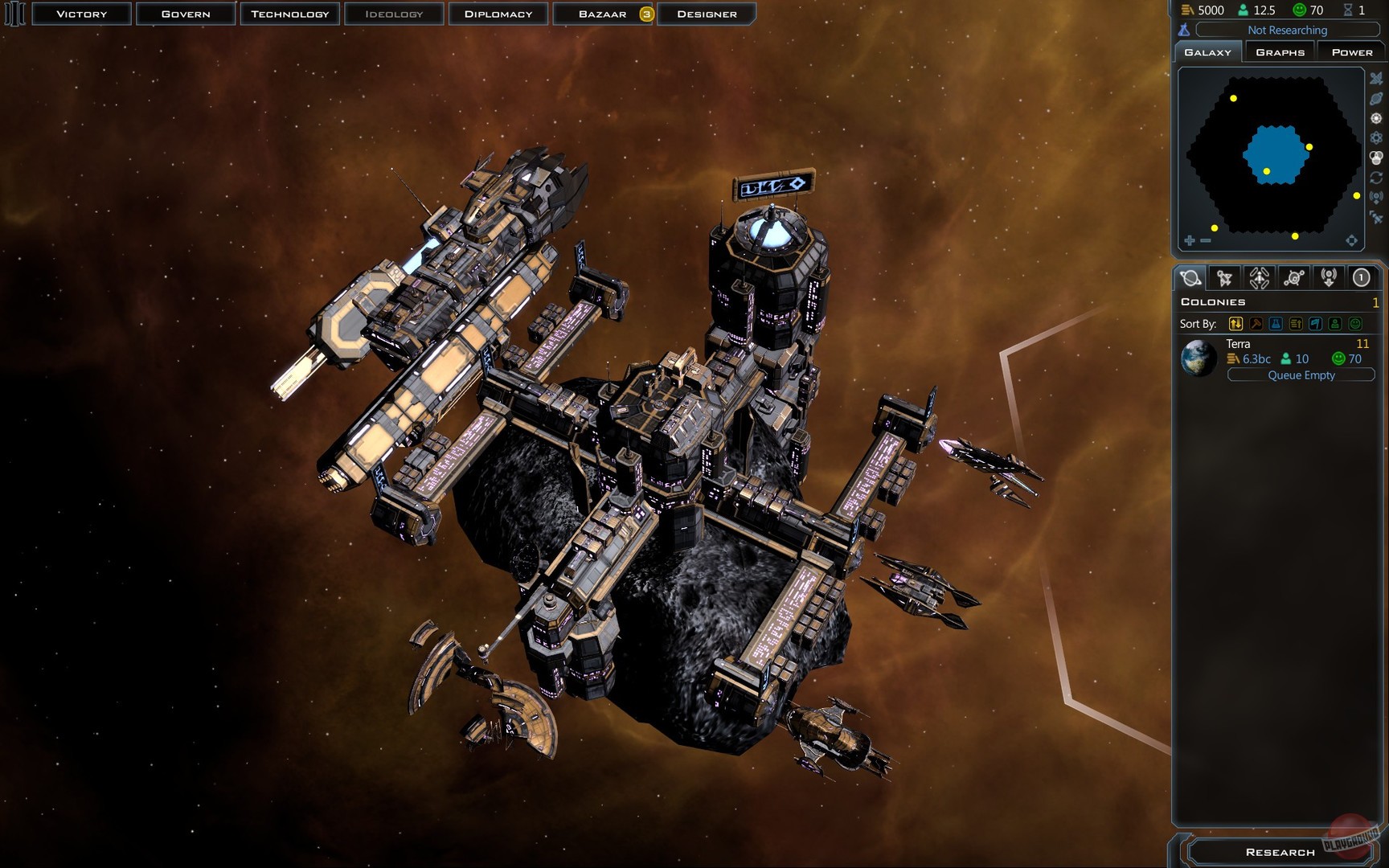The height and width of the screenshot is (868, 1389).
Task: Zoom out the minimap with minus button
Action: [x=1206, y=240]
